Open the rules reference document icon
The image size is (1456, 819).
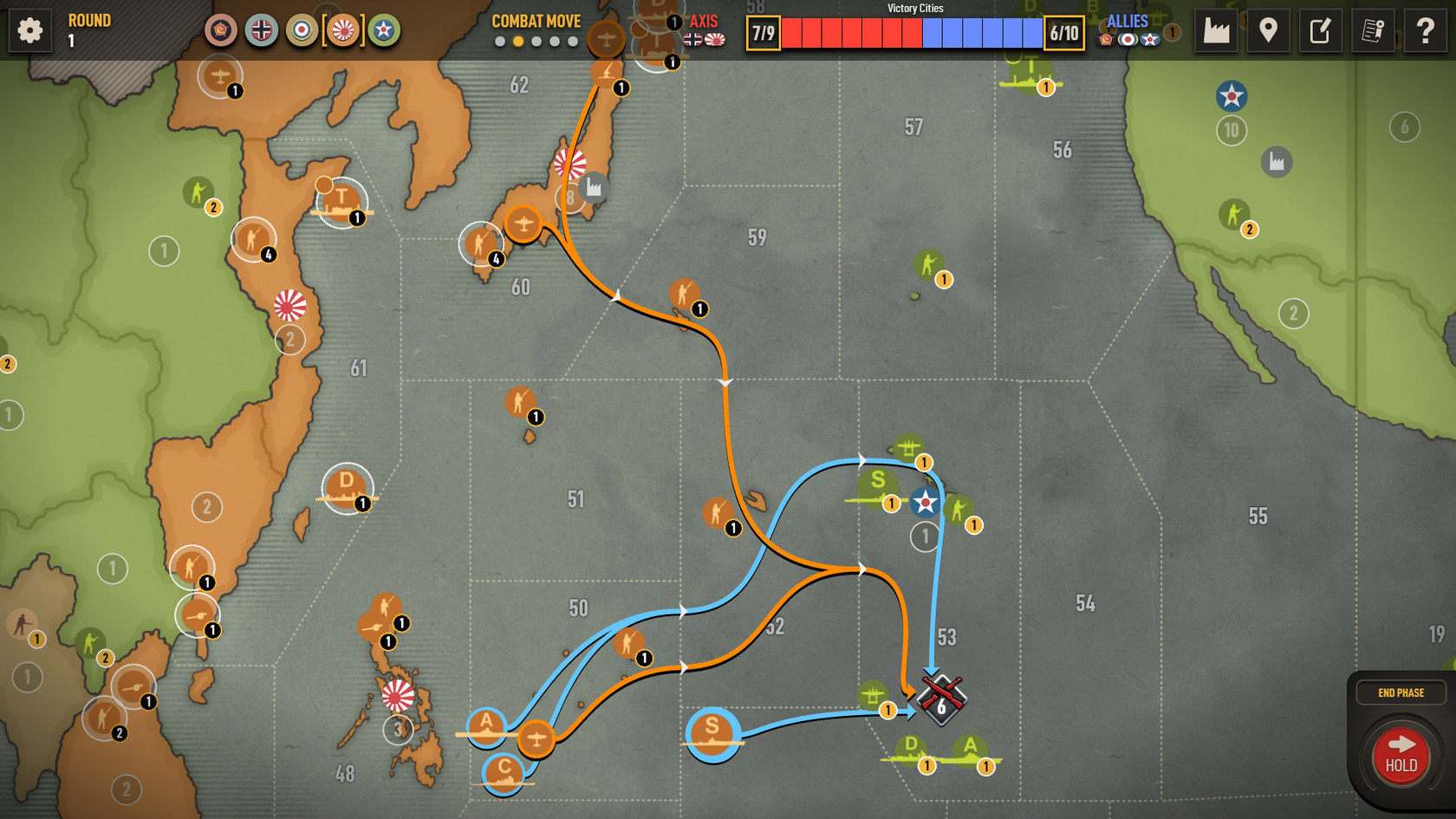tap(1372, 30)
